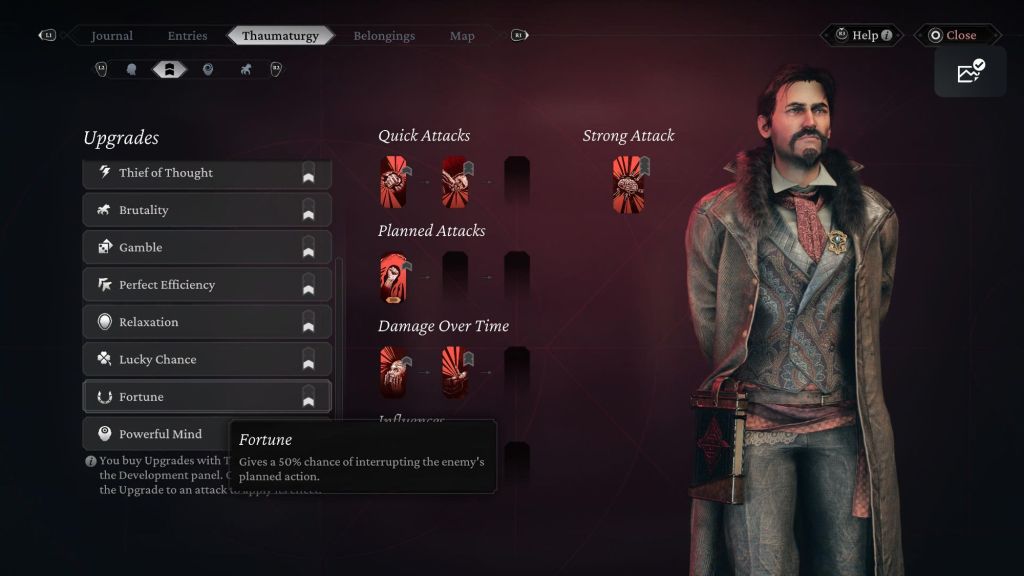1024x576 pixels.
Task: Switch to the Map tab
Action: click(x=462, y=36)
